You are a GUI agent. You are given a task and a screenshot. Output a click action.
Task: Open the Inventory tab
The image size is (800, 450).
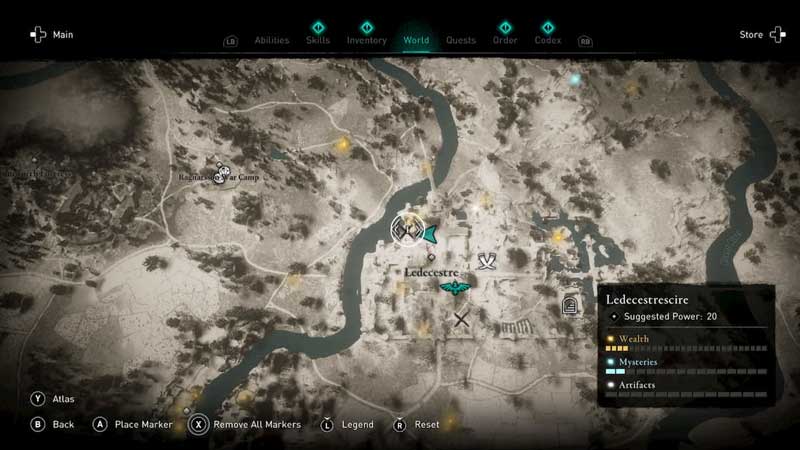point(366,41)
